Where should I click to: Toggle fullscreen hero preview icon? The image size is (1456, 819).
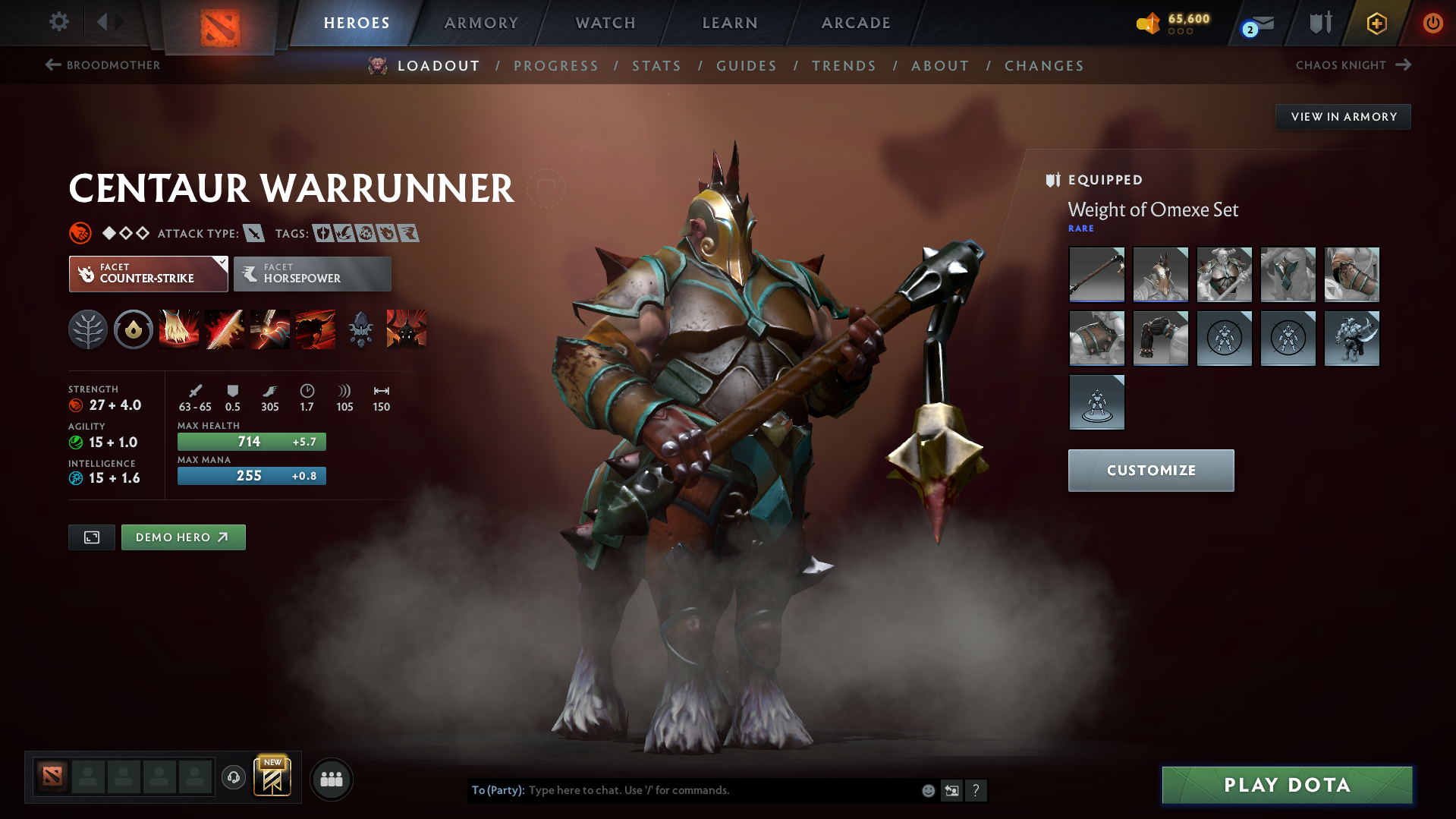tap(91, 537)
